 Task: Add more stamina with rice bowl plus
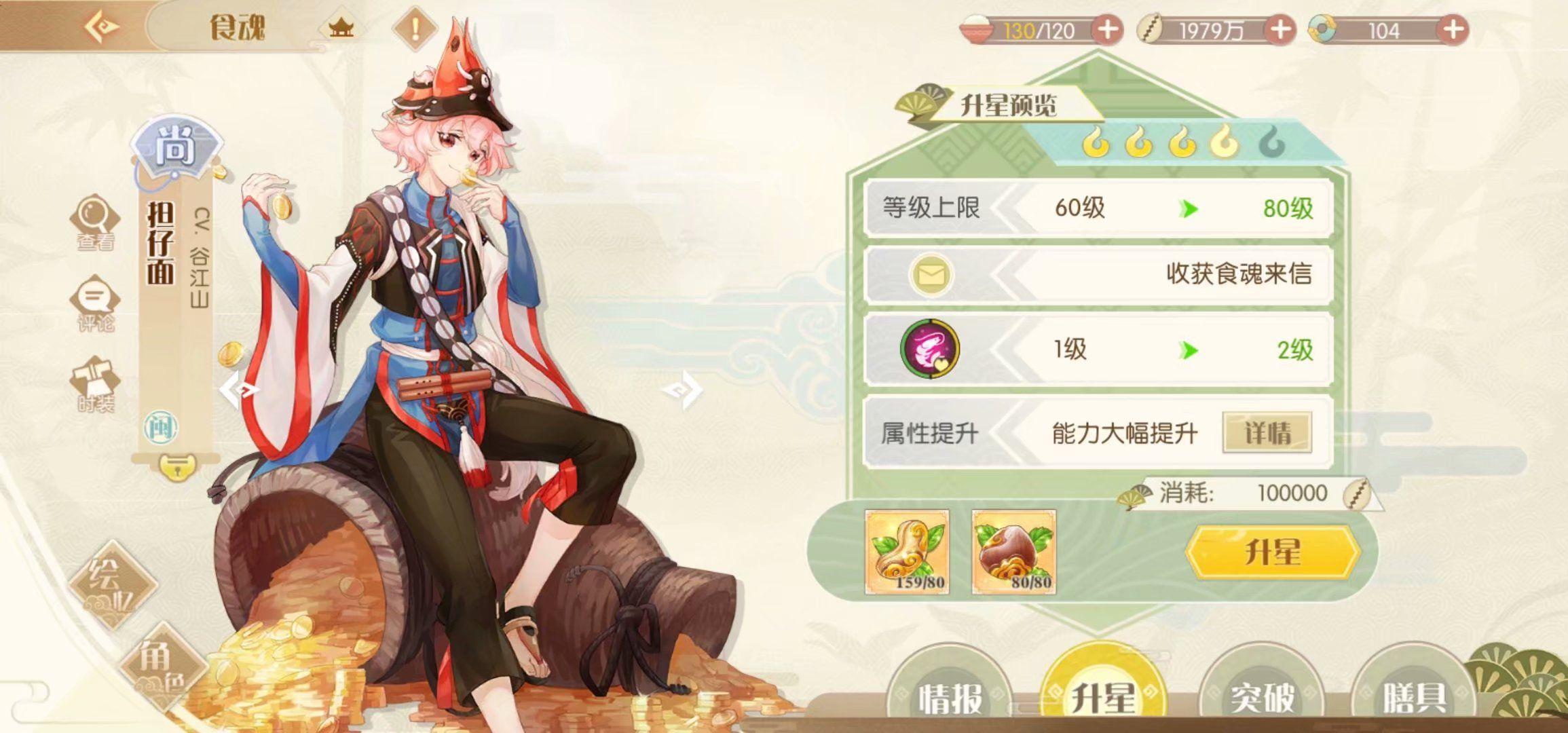pyautogui.click(x=1107, y=31)
